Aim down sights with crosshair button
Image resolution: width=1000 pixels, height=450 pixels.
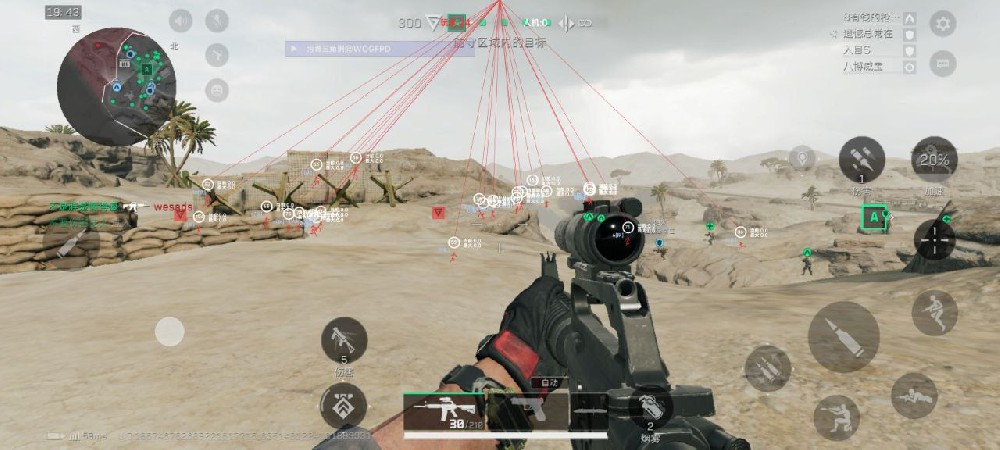935,240
